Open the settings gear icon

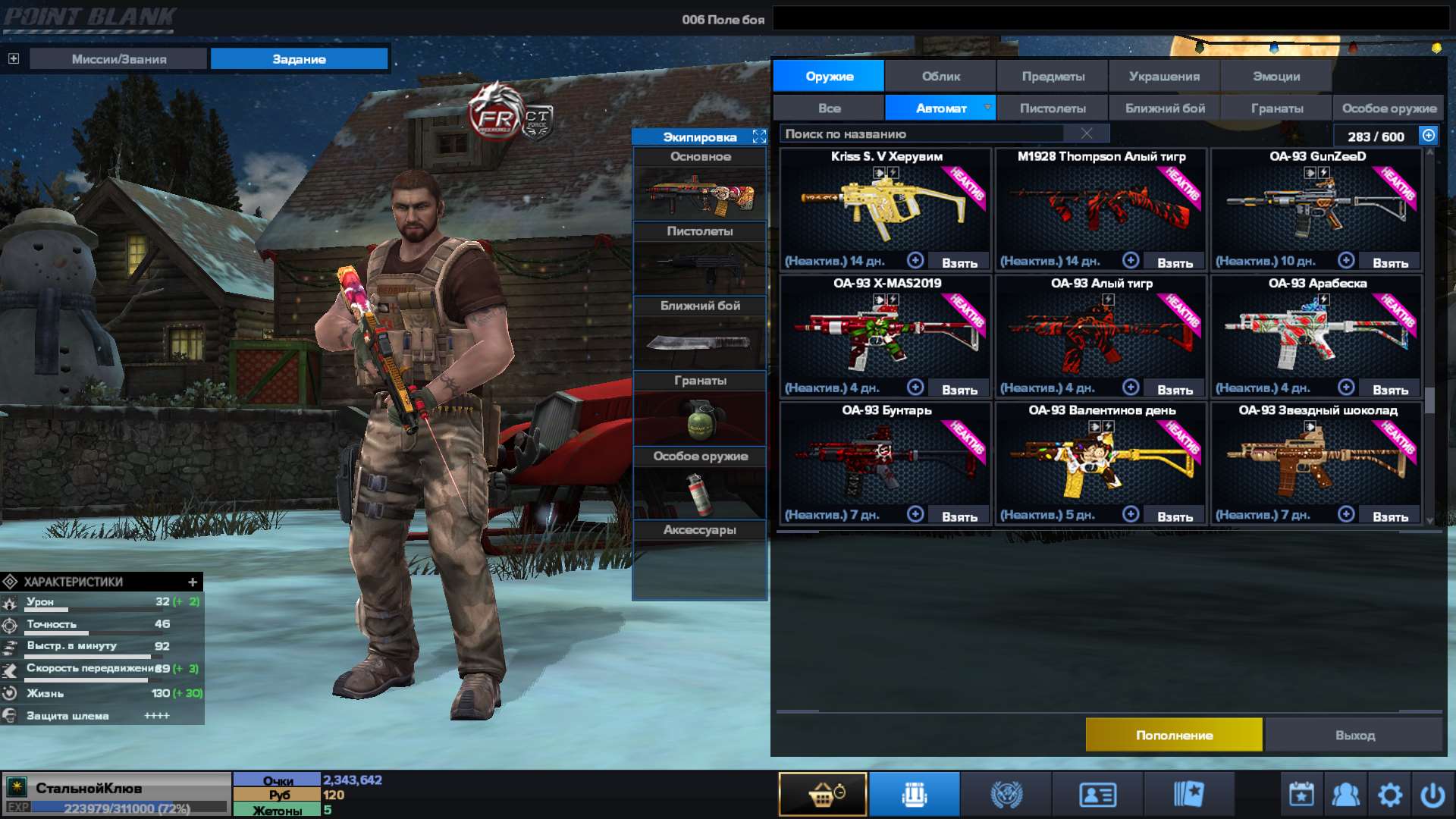1390,793
